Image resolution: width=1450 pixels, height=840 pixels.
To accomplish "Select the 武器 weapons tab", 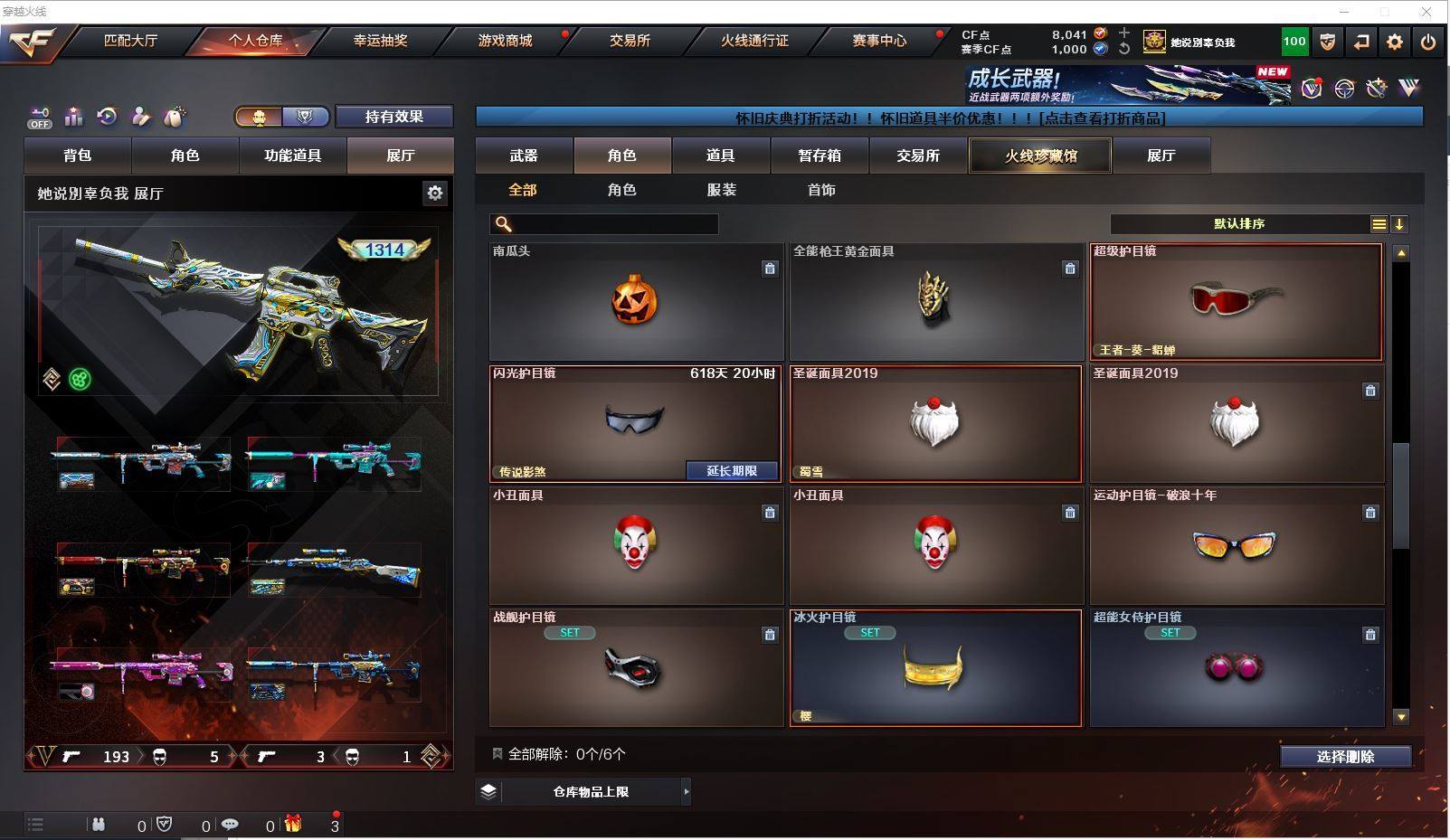I will click(524, 156).
